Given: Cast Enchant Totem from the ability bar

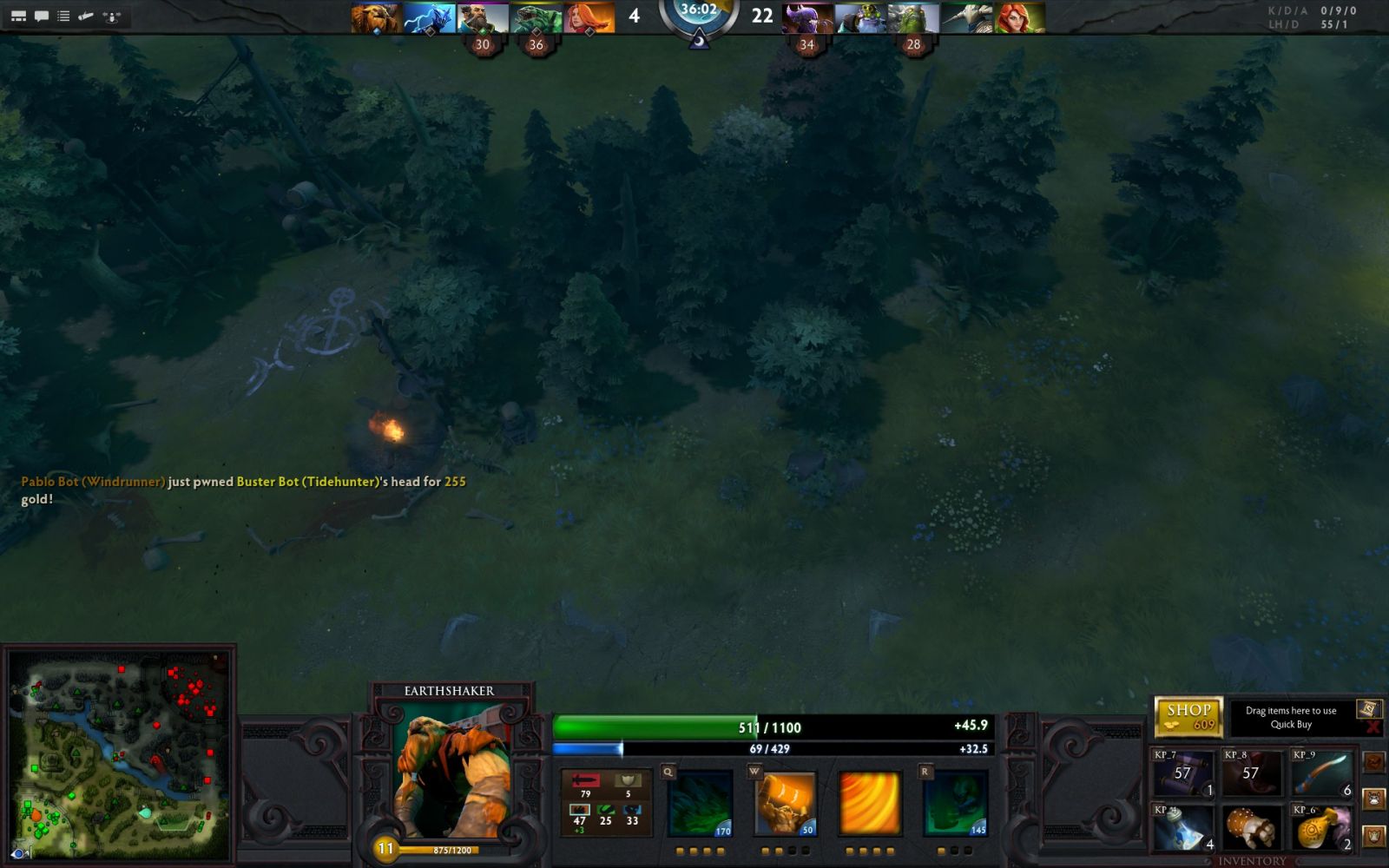Looking at the screenshot, I should [786, 804].
